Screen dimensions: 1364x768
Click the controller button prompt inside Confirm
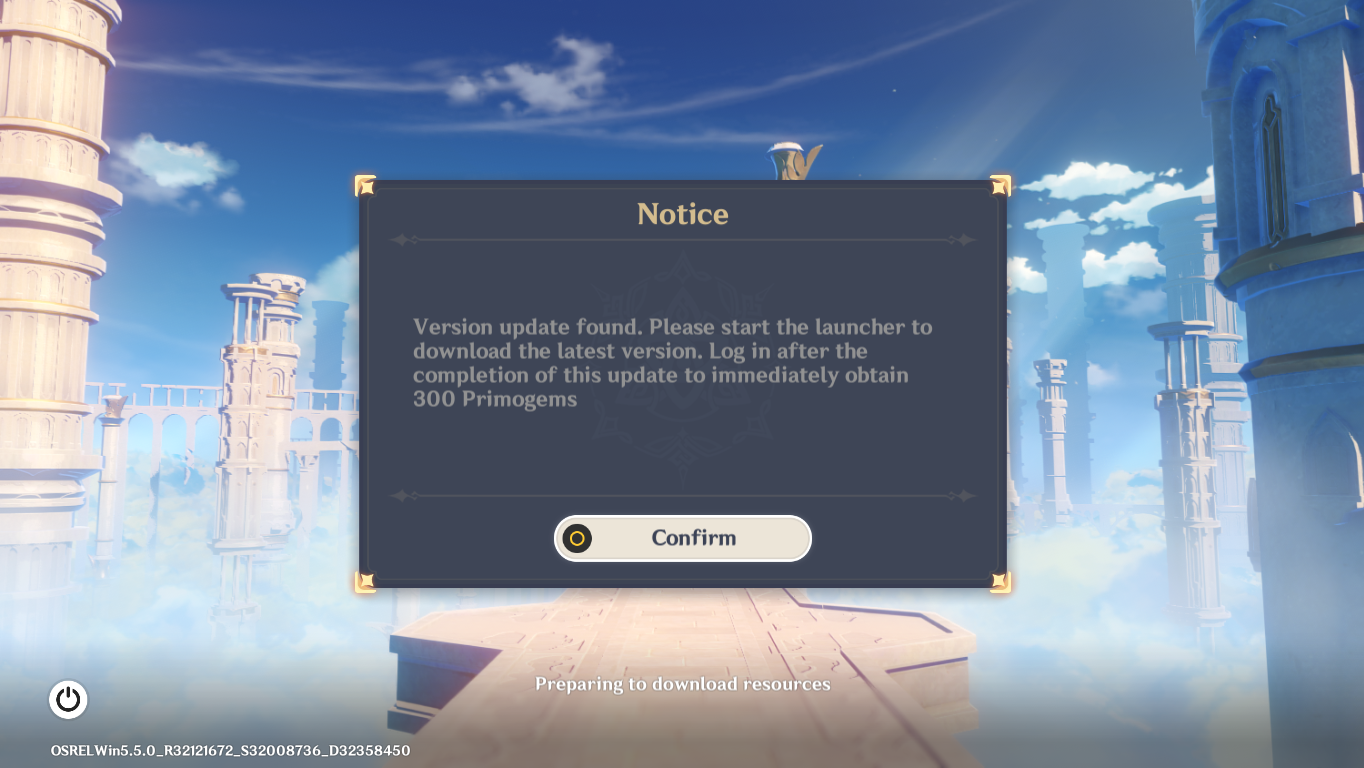[x=578, y=538]
